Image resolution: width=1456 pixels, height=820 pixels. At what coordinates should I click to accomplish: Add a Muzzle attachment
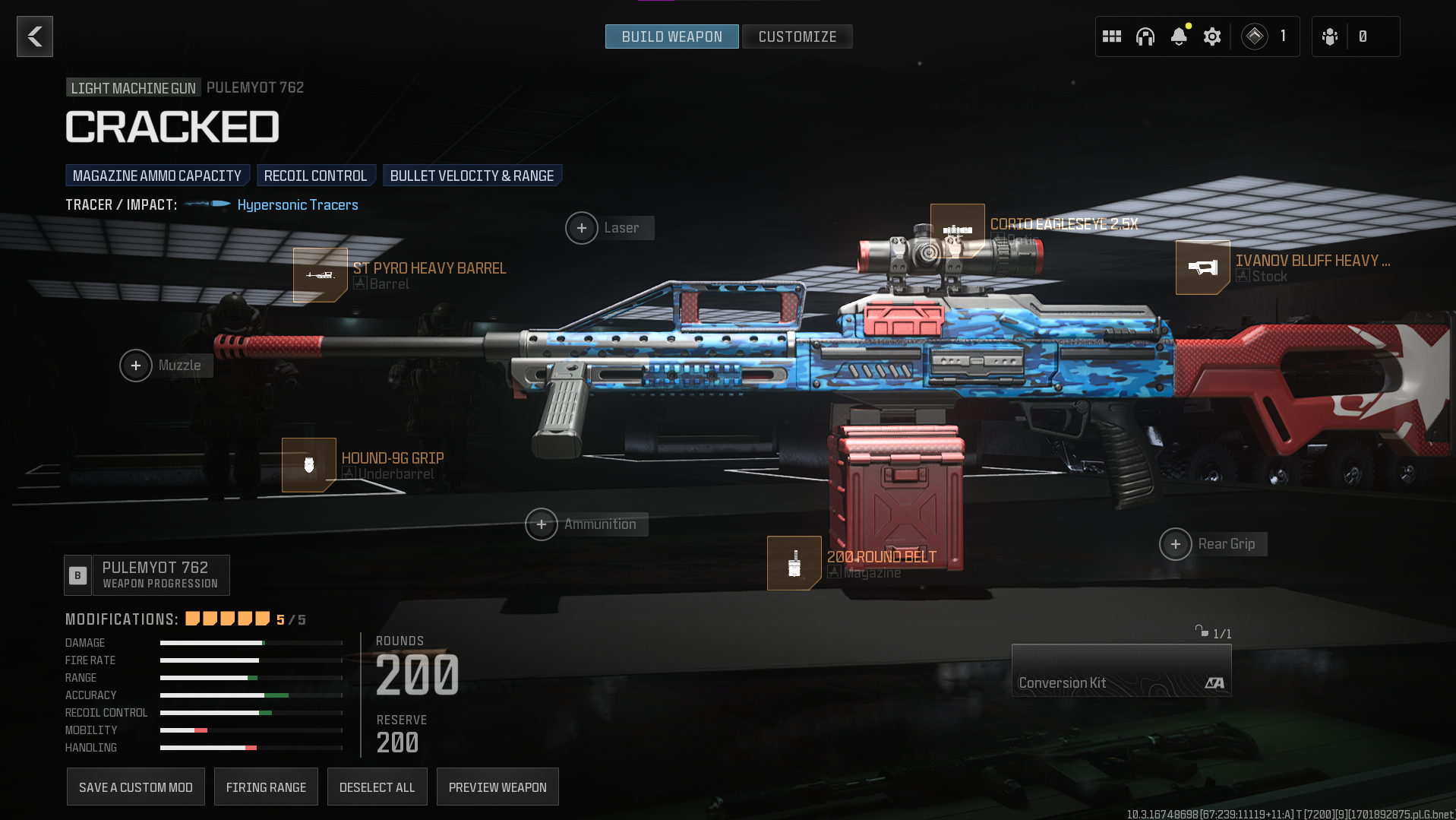click(136, 366)
